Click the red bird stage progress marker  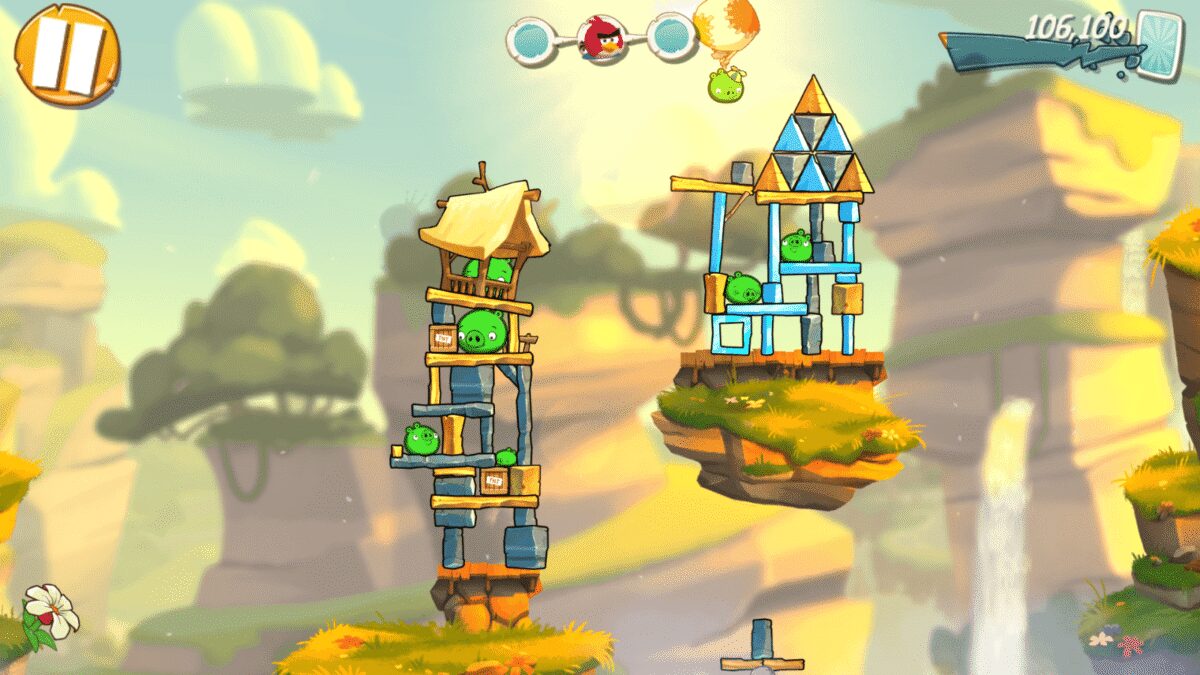(602, 39)
